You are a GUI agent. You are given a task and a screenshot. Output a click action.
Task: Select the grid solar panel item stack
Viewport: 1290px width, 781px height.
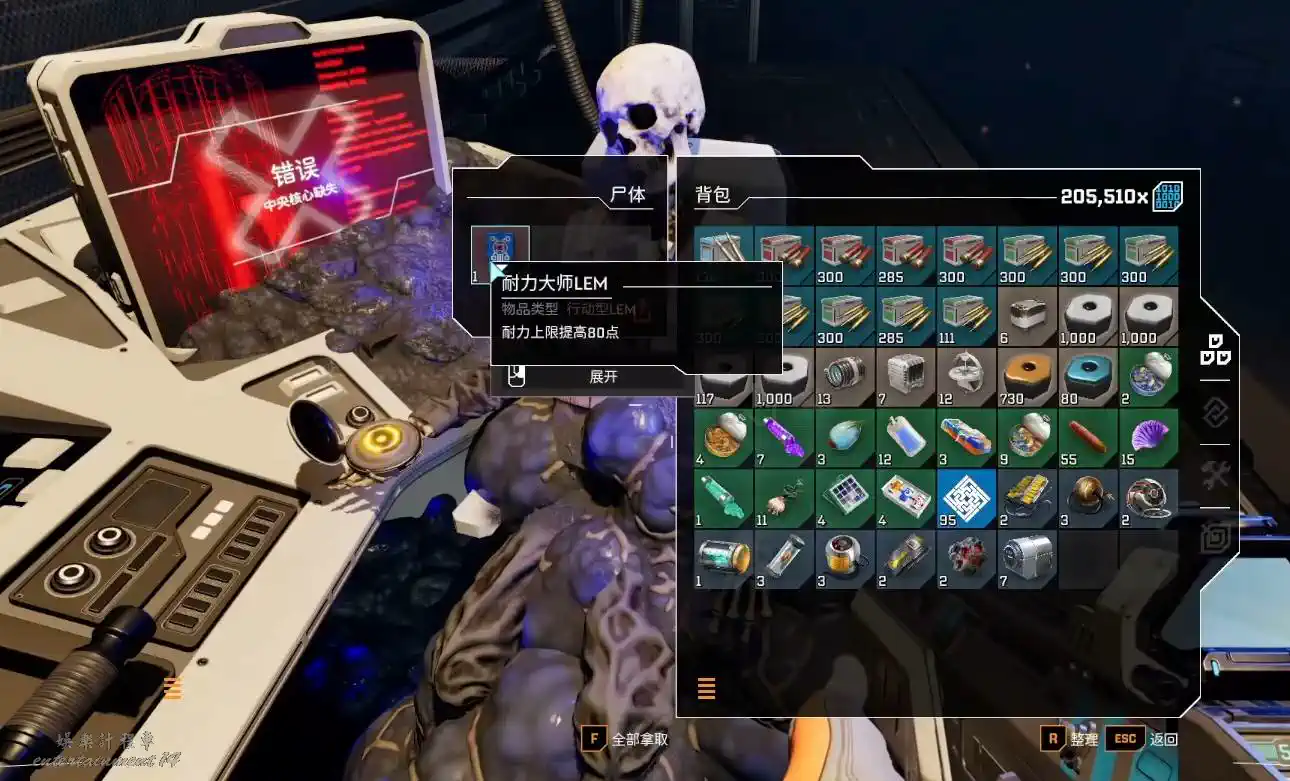(x=845, y=498)
